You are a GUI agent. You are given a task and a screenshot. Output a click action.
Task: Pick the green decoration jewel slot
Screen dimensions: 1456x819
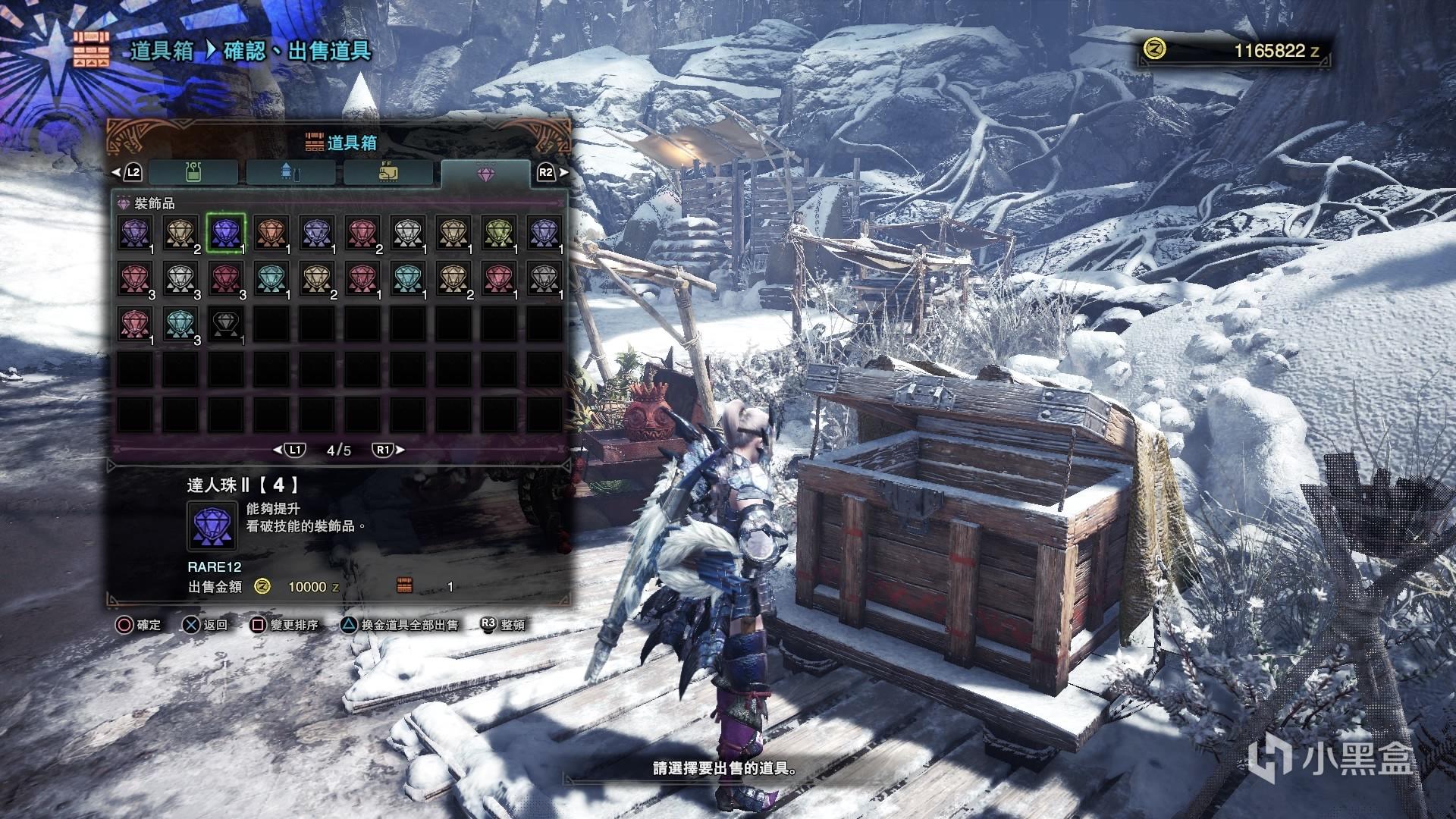499,233
